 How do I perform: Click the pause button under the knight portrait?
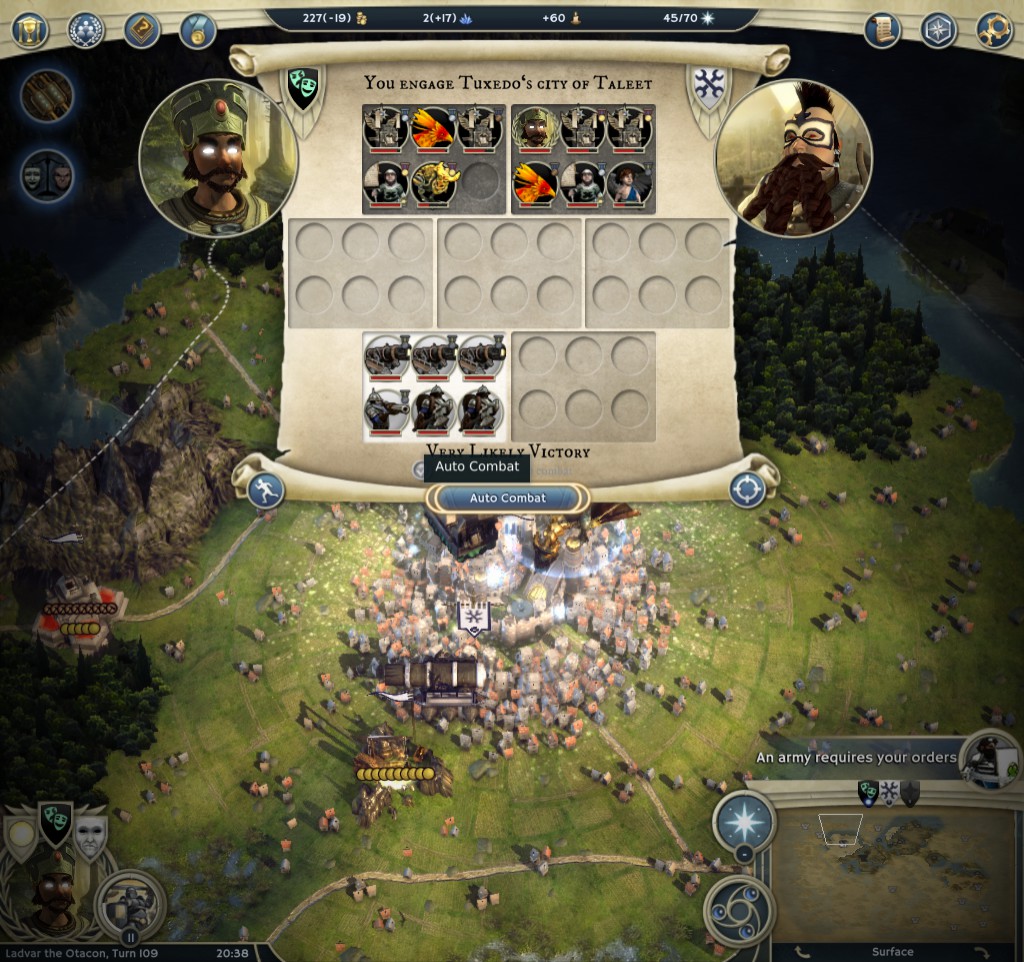point(130,937)
